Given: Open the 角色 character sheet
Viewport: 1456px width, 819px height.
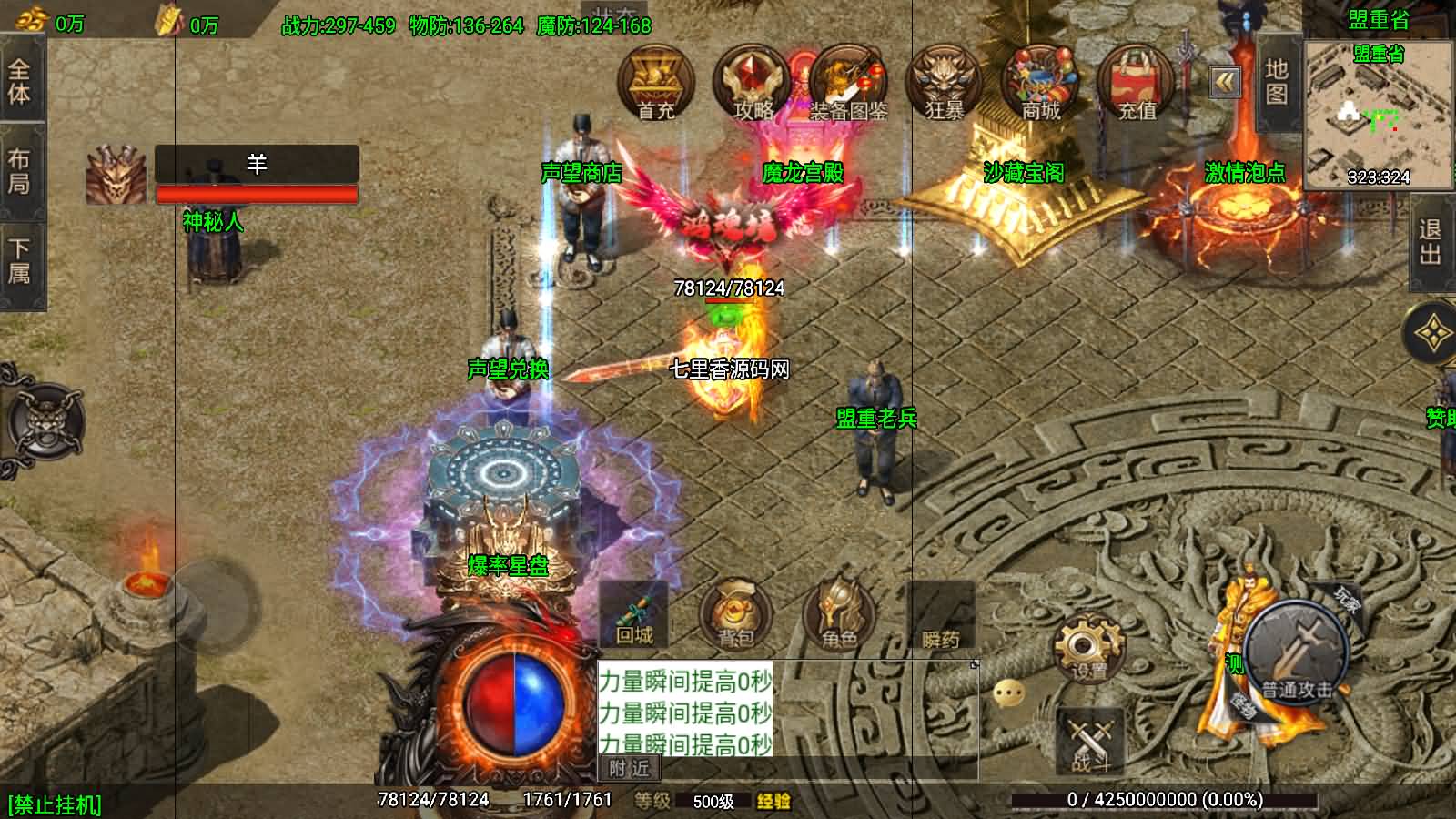Looking at the screenshot, I should coord(838,614).
